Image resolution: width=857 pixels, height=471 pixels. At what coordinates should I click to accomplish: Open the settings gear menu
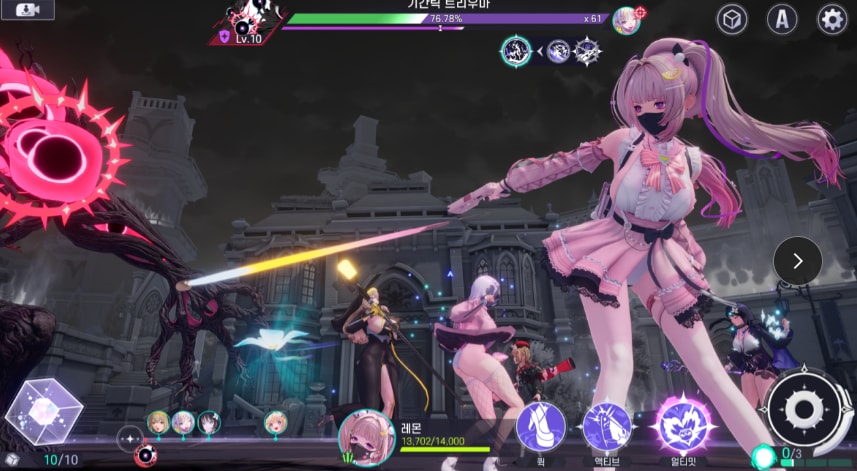click(832, 19)
